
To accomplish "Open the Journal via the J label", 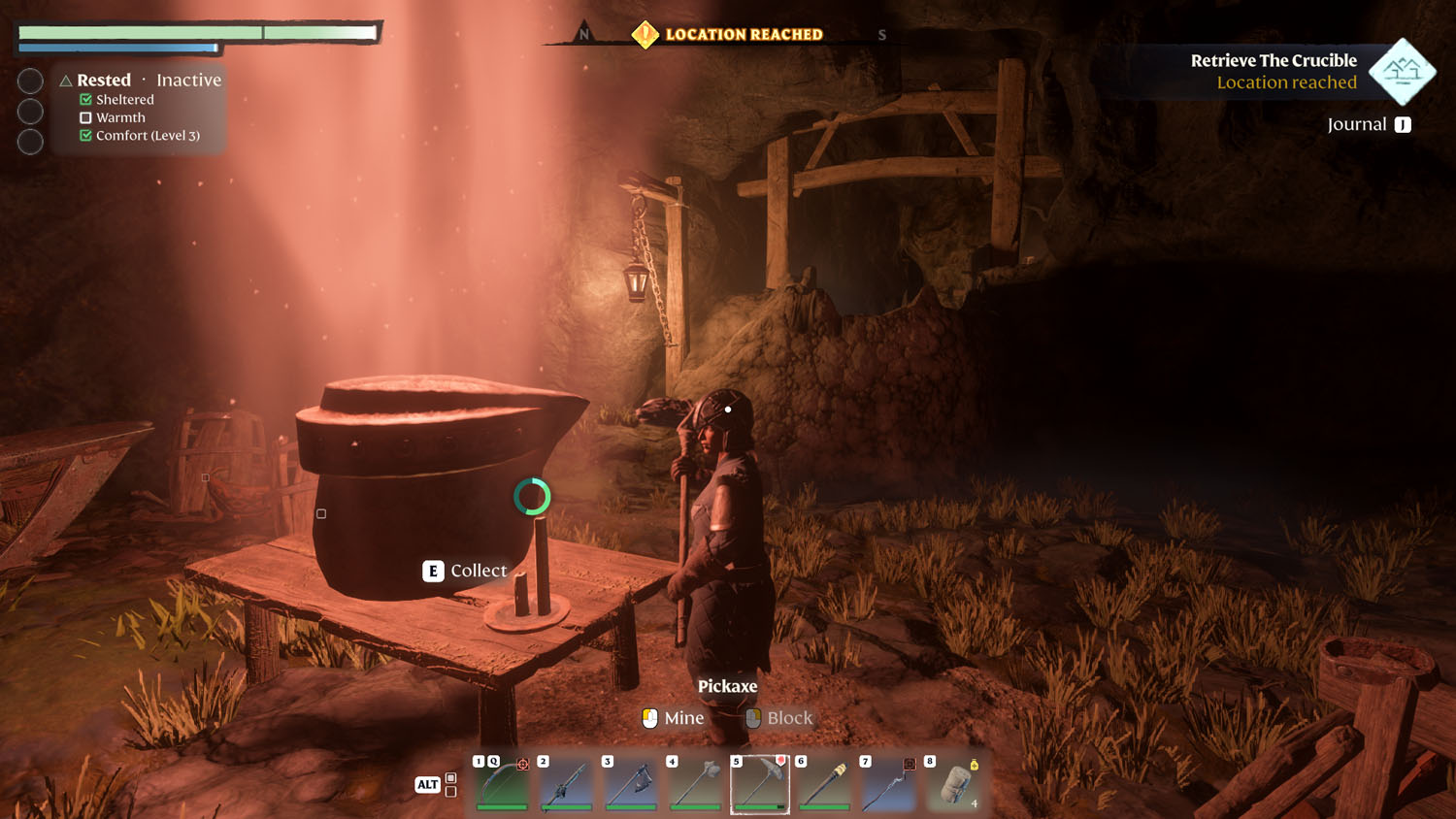I will point(1402,124).
